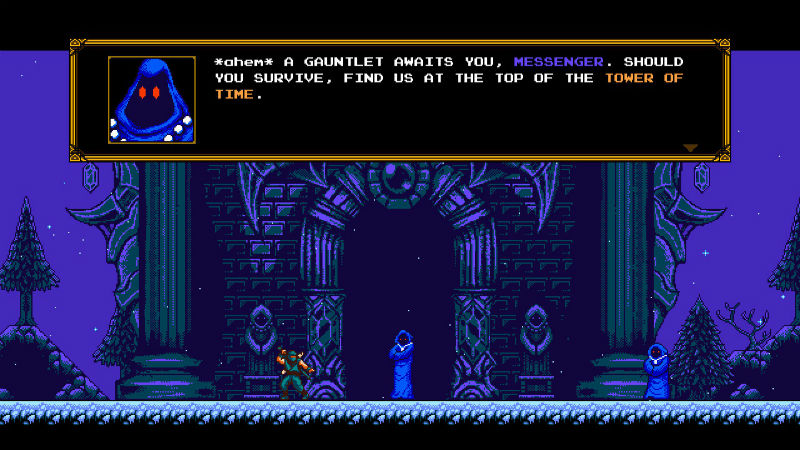800x450 pixels.
Task: Advance dialogue with the down arrow indicator
Action: click(690, 148)
